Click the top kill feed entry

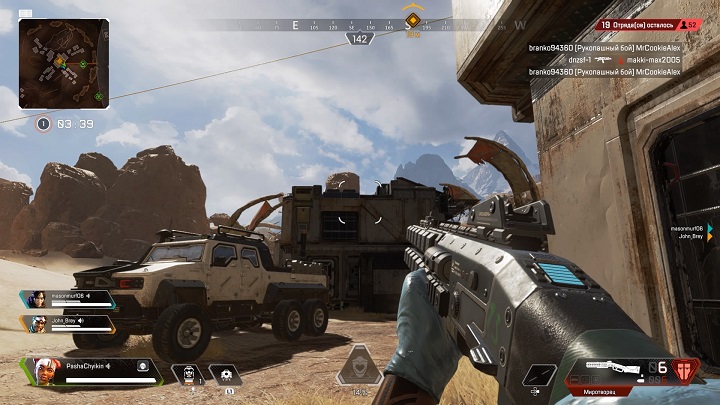pyautogui.click(x=604, y=47)
